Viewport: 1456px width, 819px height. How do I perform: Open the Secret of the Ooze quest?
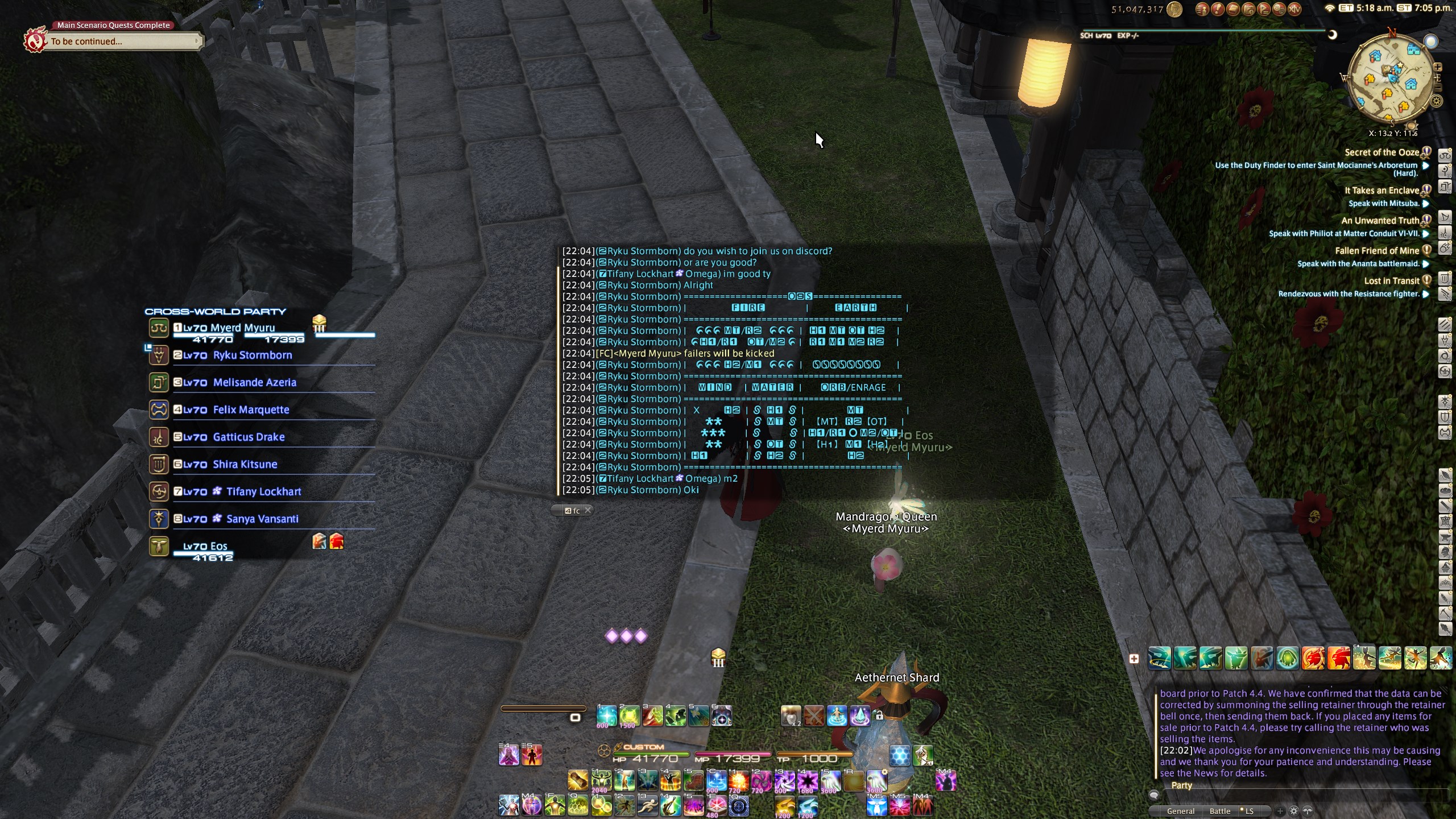pyautogui.click(x=1381, y=152)
